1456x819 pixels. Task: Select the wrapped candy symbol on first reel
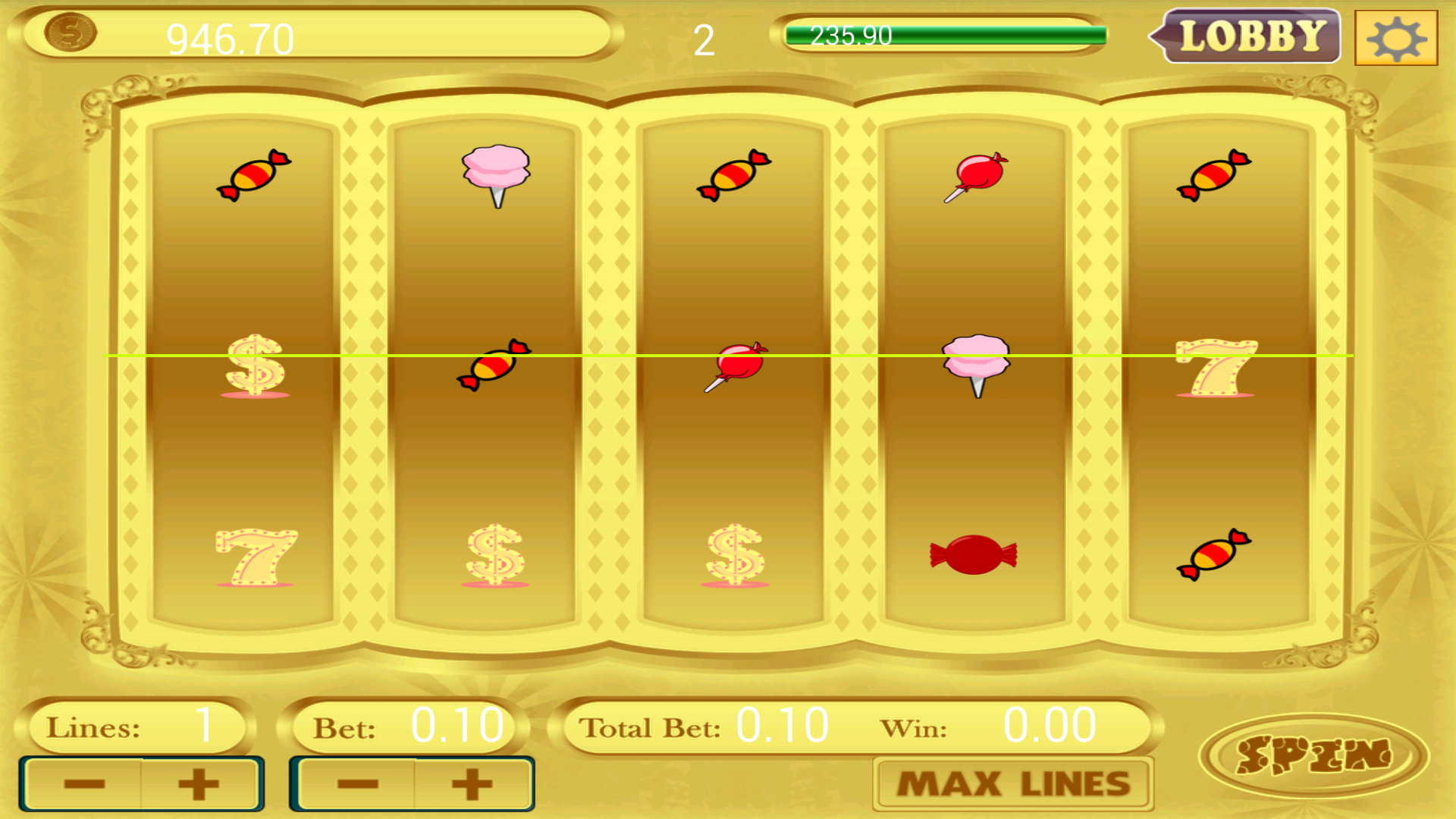[253, 176]
